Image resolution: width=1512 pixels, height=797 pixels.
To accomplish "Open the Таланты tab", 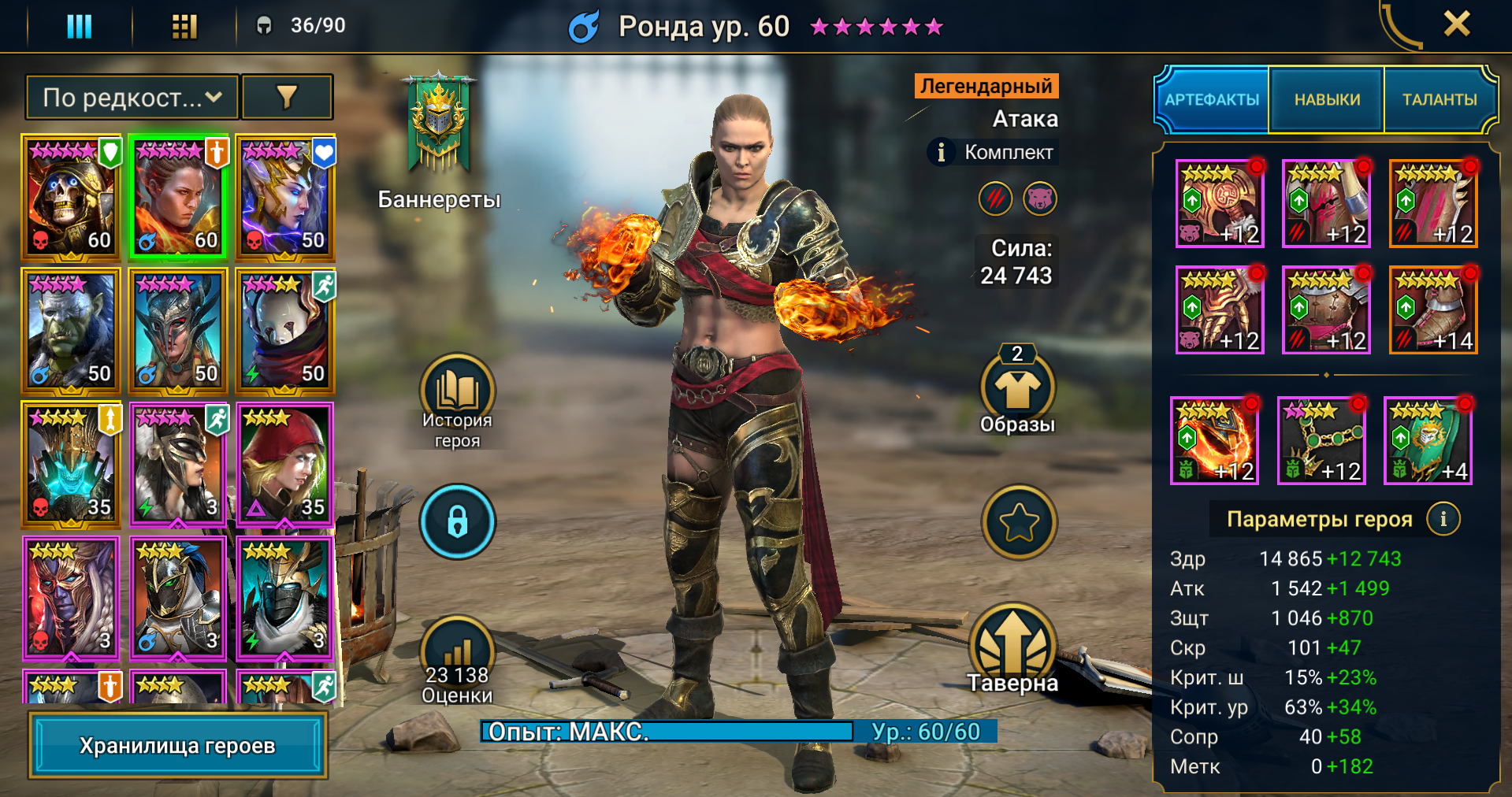I will coord(1439,100).
